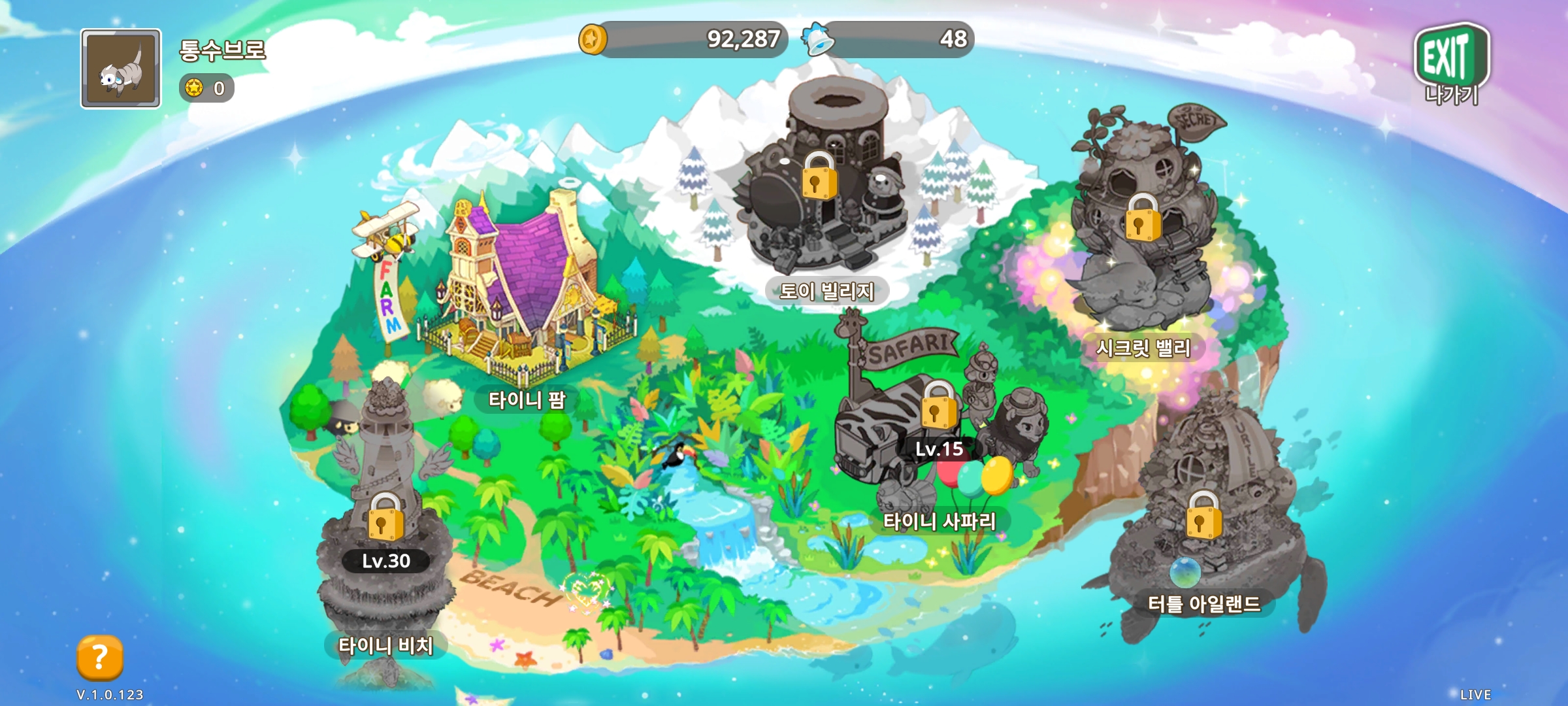Tap the blue bell currency icon
The image size is (1568, 706).
point(818,39)
